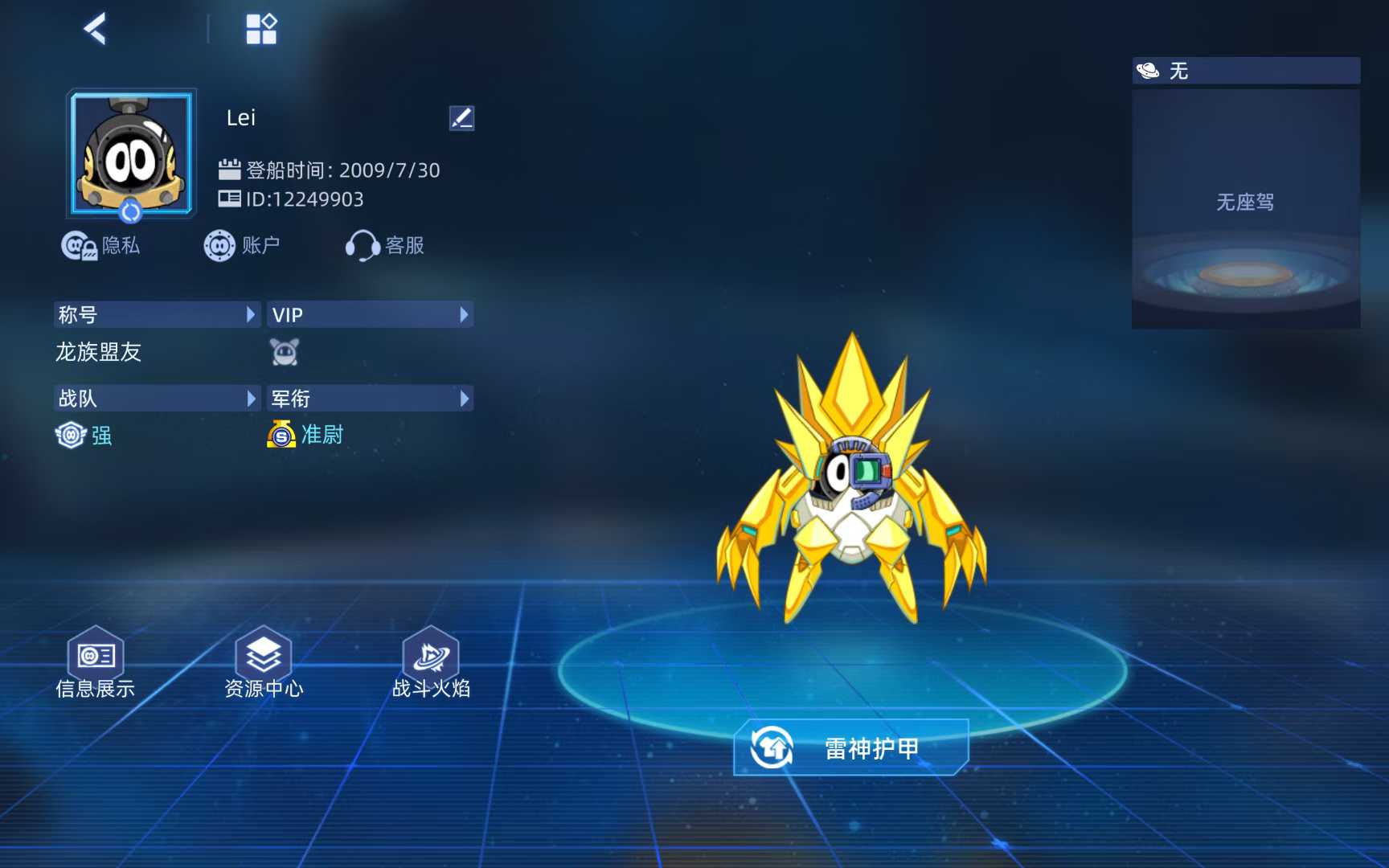This screenshot has width=1389, height=868.
Task: Open 信息展示 info display
Action: point(96,664)
